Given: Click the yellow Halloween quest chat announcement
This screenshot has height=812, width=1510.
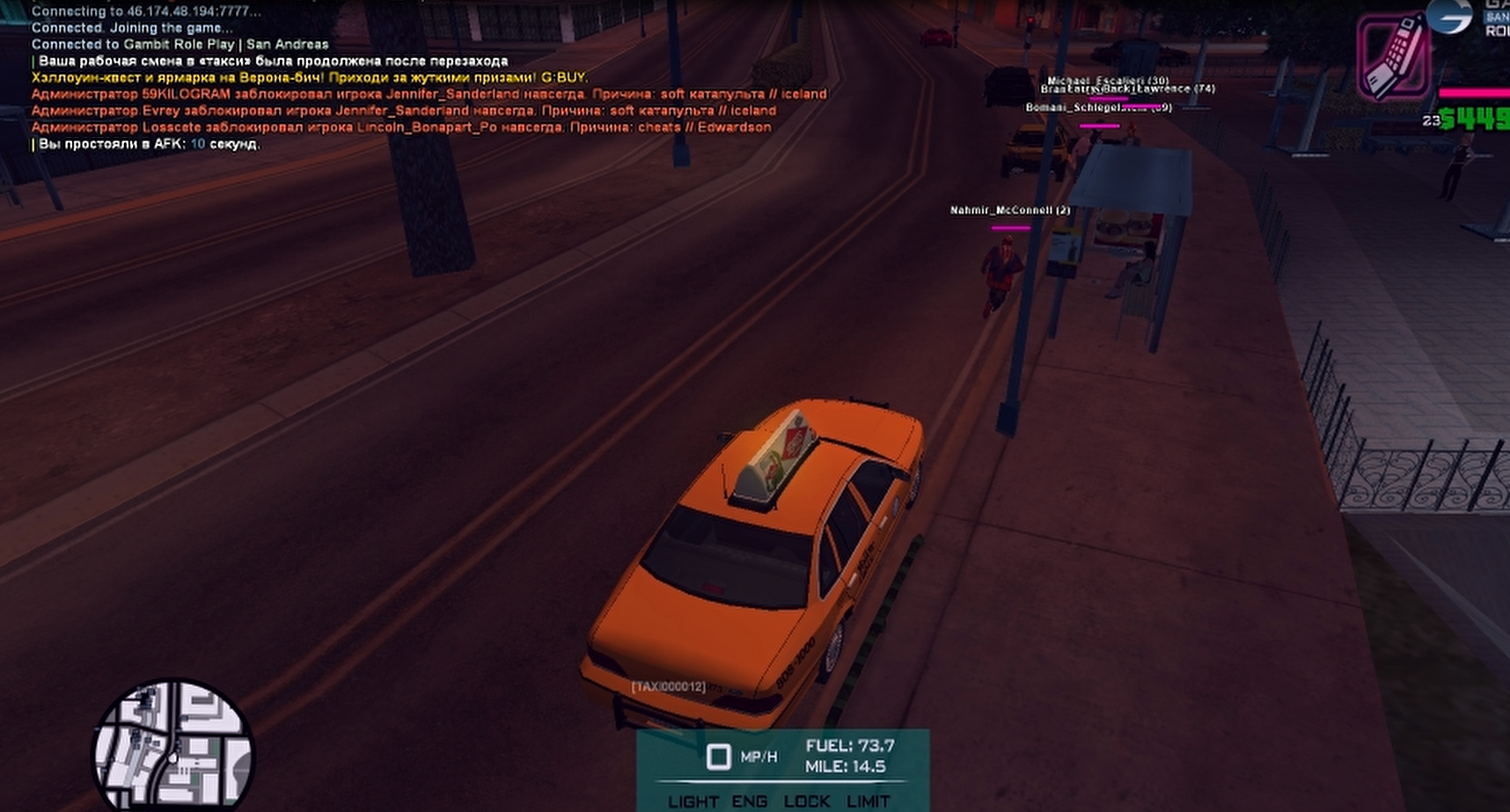Looking at the screenshot, I should point(310,77).
